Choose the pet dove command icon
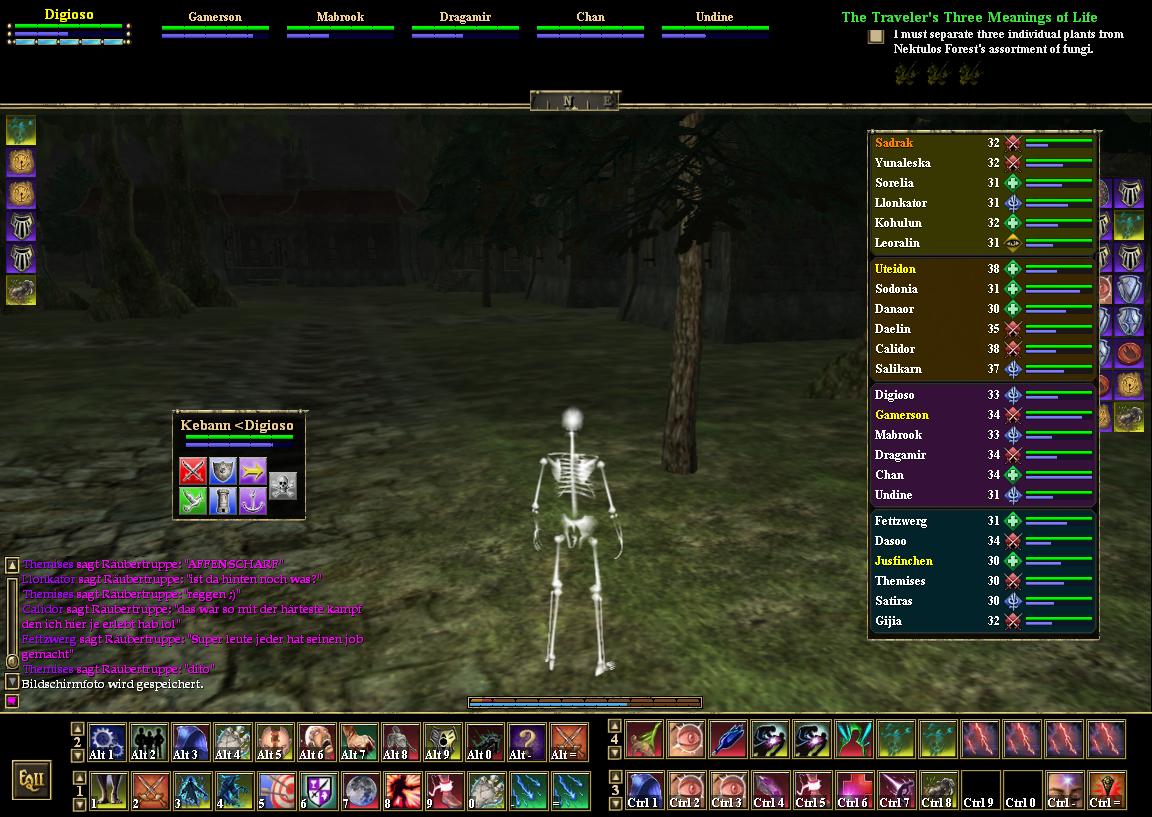This screenshot has height=817, width=1152. pos(193,501)
